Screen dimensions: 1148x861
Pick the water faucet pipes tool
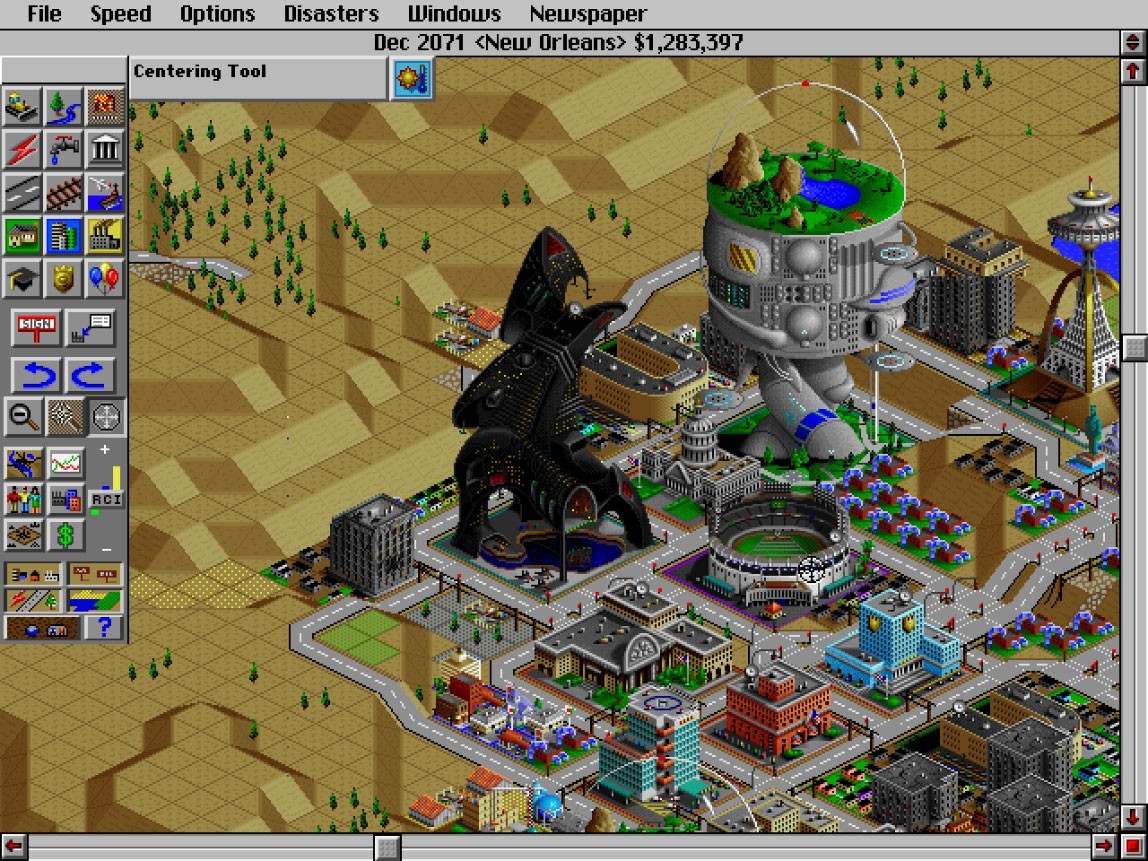(64, 149)
